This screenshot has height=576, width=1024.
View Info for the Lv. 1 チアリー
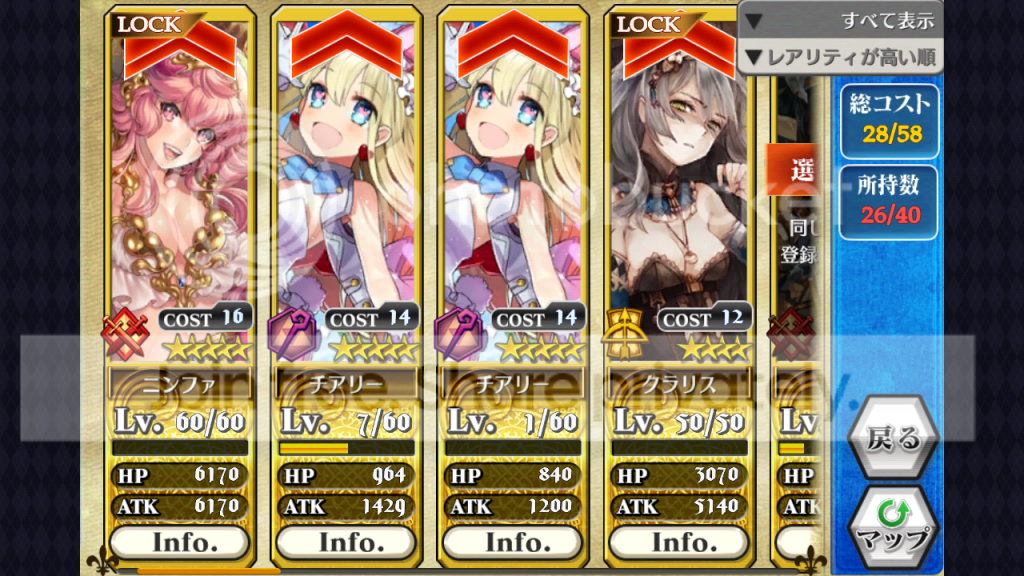[x=512, y=542]
